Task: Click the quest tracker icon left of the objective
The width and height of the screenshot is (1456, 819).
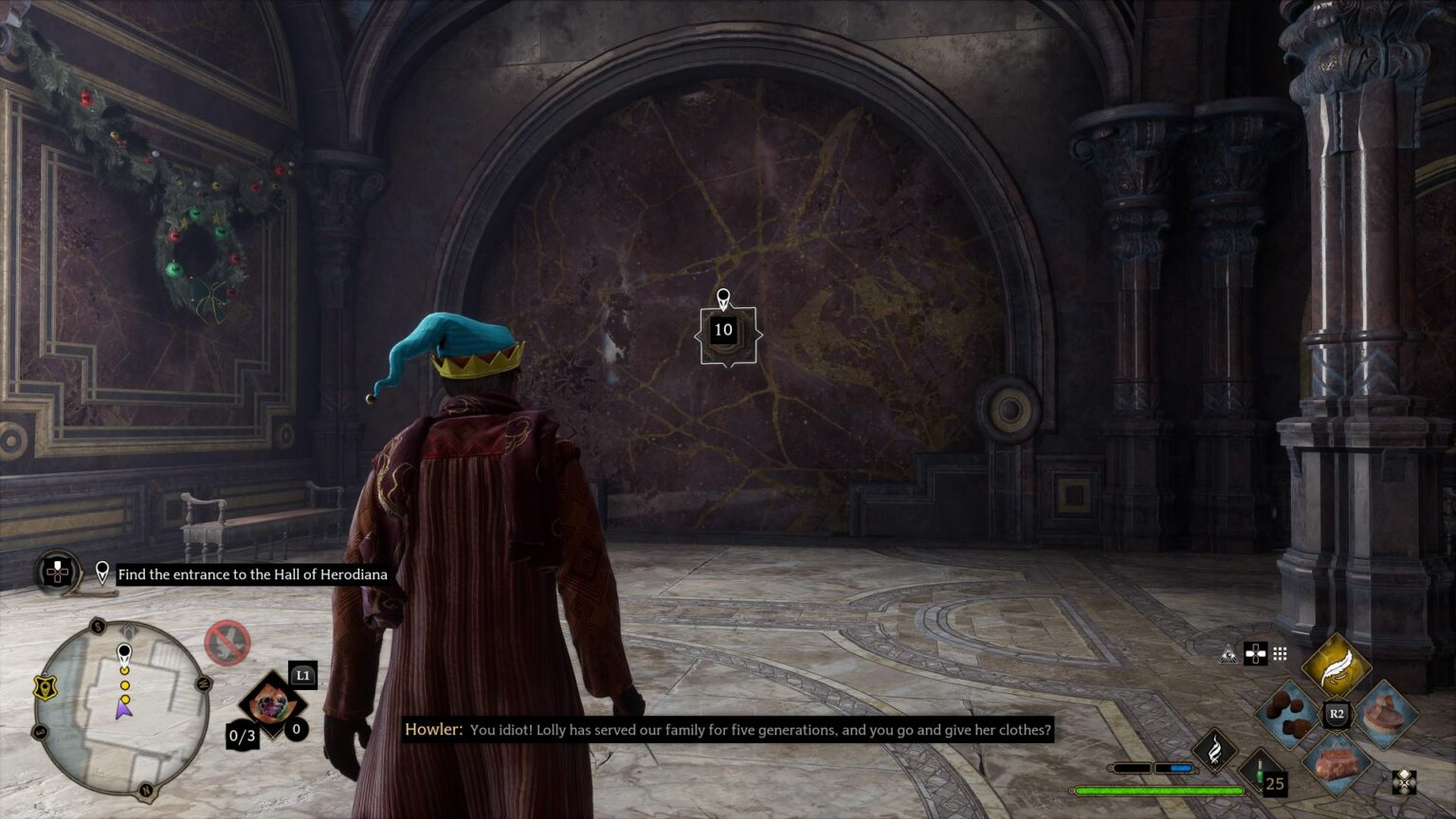Action: click(x=57, y=573)
